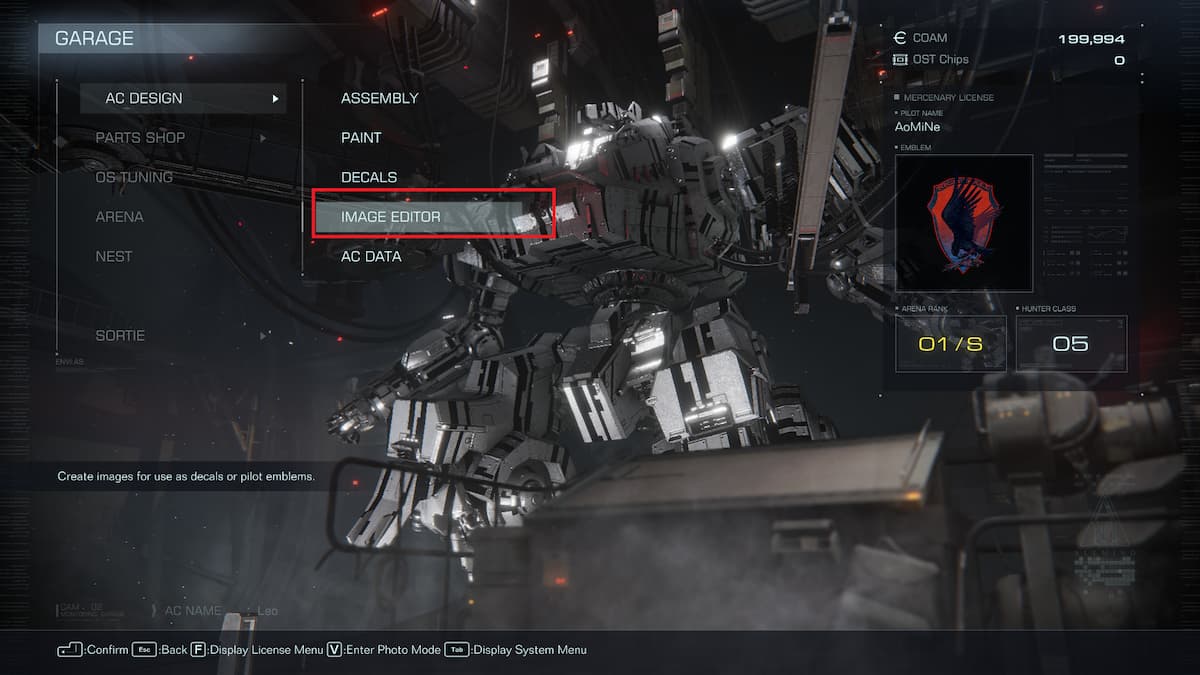Go to OS Tuning
Image resolution: width=1200 pixels, height=675 pixels.
coord(134,177)
